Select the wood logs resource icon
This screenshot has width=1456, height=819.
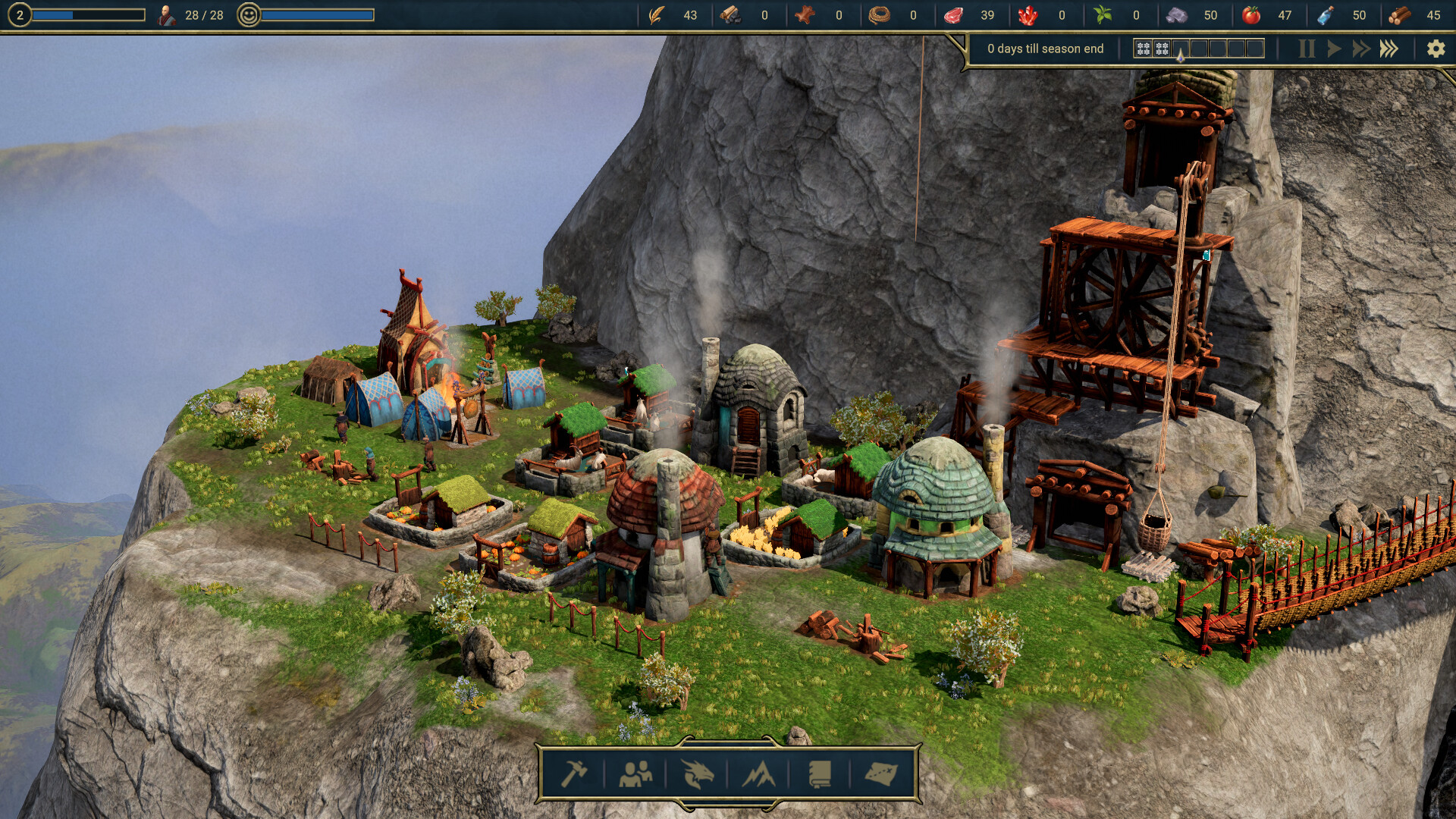1400,15
